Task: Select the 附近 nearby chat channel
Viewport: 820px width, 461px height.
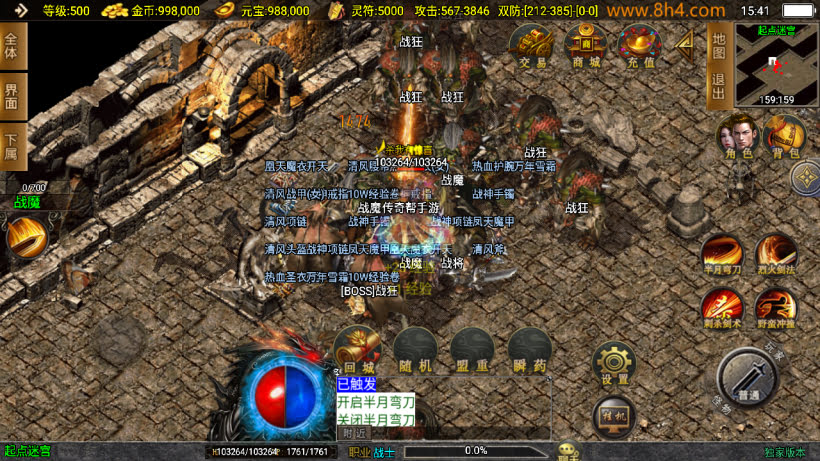Action: tap(354, 433)
